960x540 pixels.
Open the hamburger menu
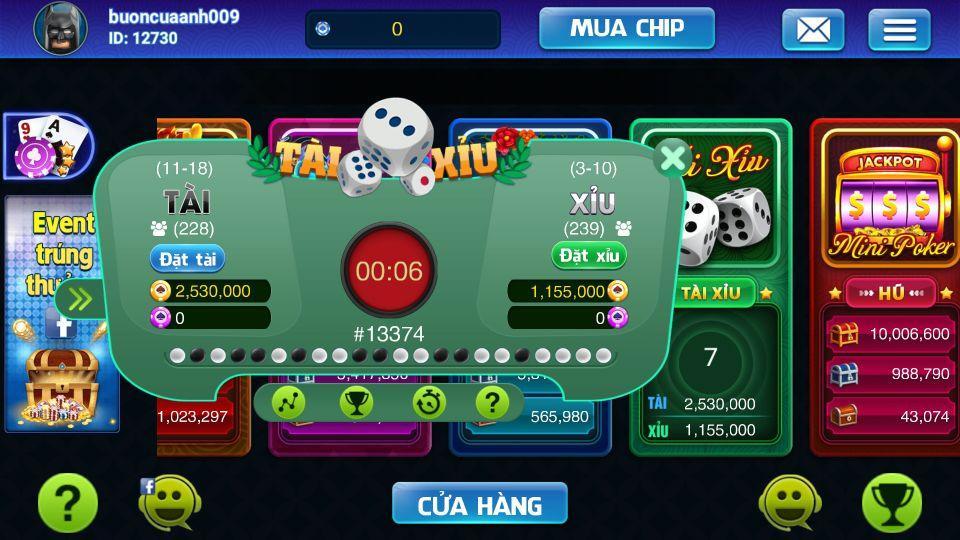pos(898,30)
